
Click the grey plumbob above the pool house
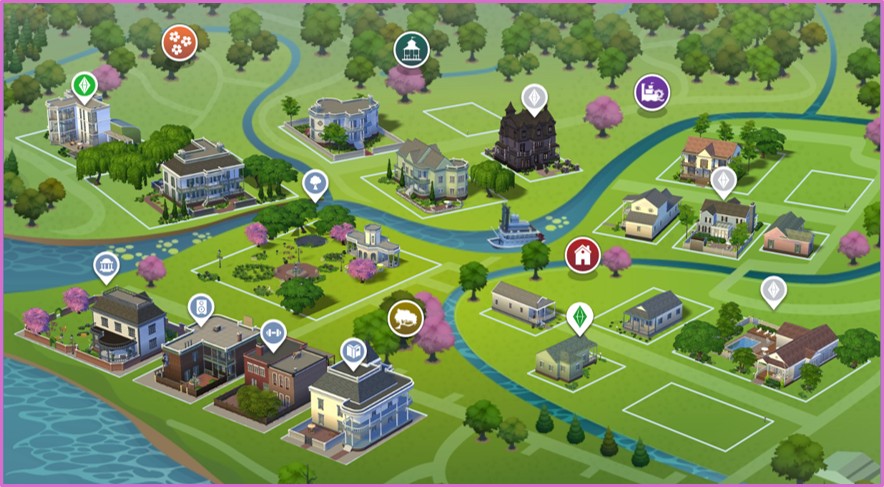[773, 291]
